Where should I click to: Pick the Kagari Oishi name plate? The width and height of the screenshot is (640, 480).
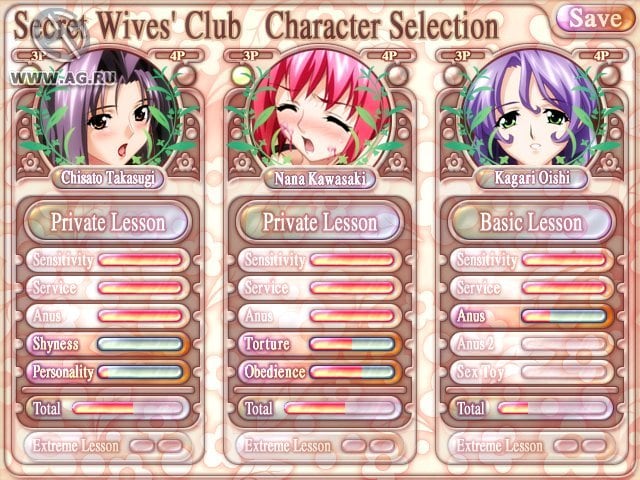coord(532,179)
